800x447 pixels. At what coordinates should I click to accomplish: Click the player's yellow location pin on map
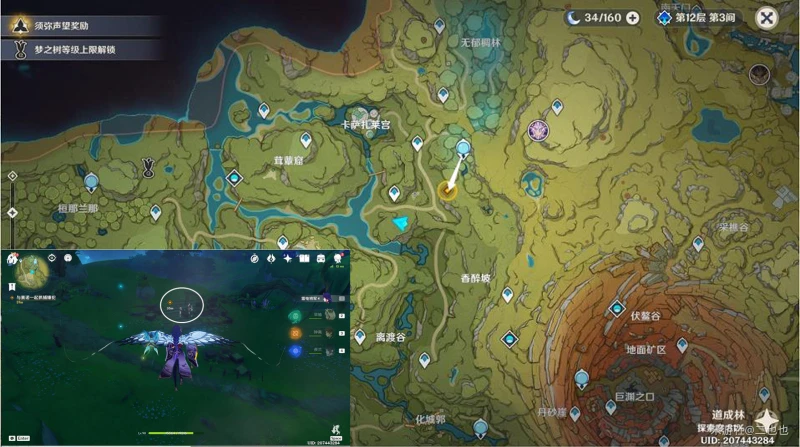pos(449,190)
